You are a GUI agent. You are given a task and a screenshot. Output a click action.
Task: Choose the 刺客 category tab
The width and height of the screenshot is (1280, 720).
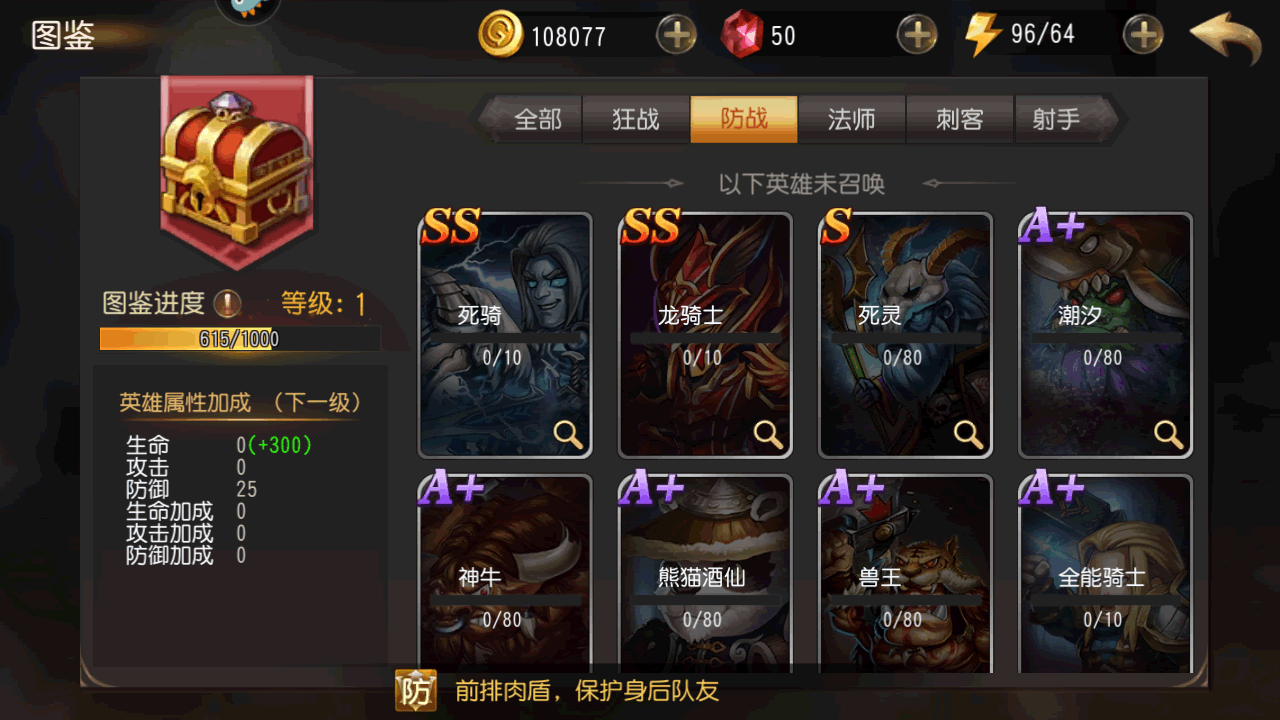point(960,120)
